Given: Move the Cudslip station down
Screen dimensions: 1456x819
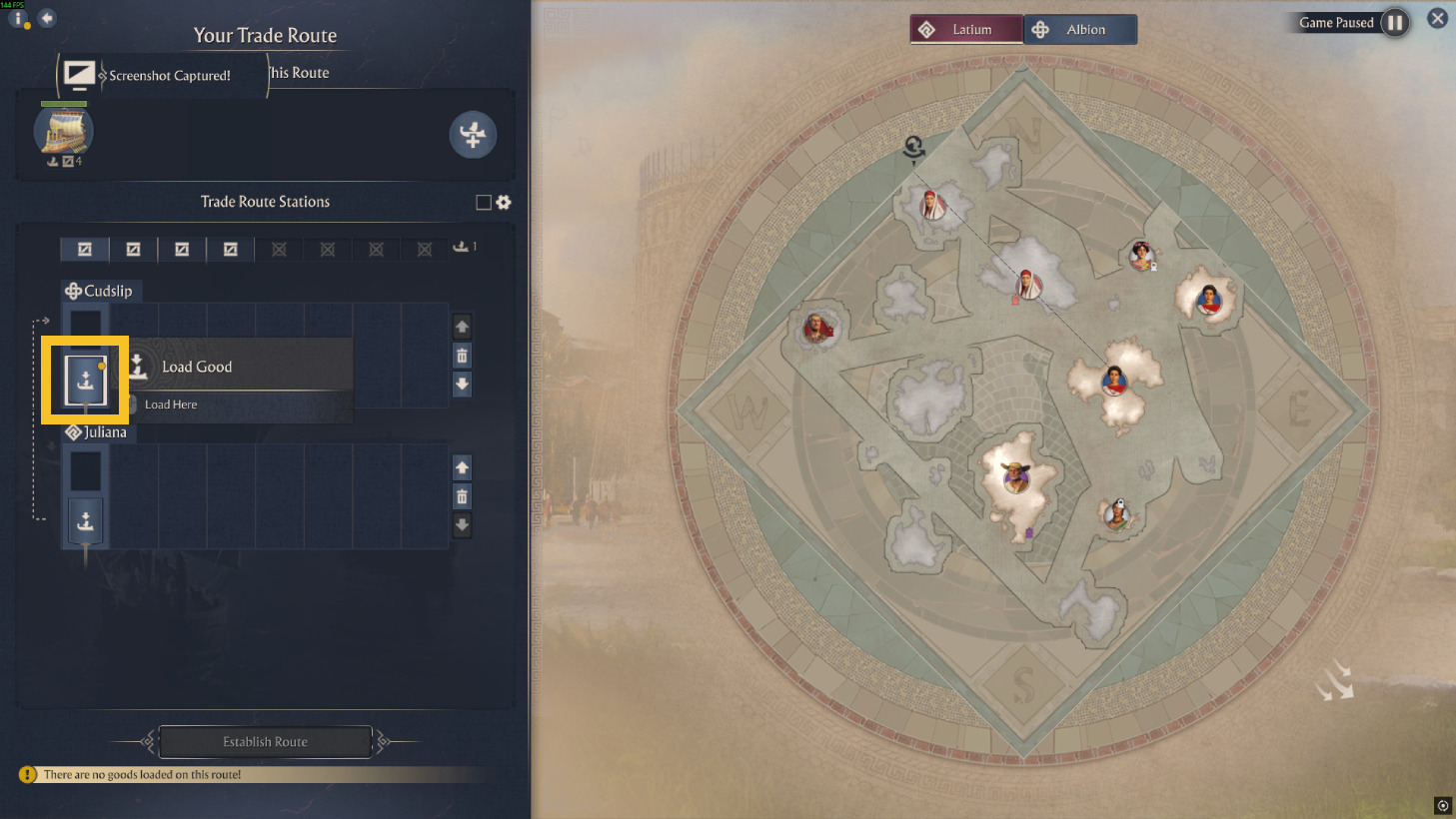Looking at the screenshot, I should (x=462, y=385).
